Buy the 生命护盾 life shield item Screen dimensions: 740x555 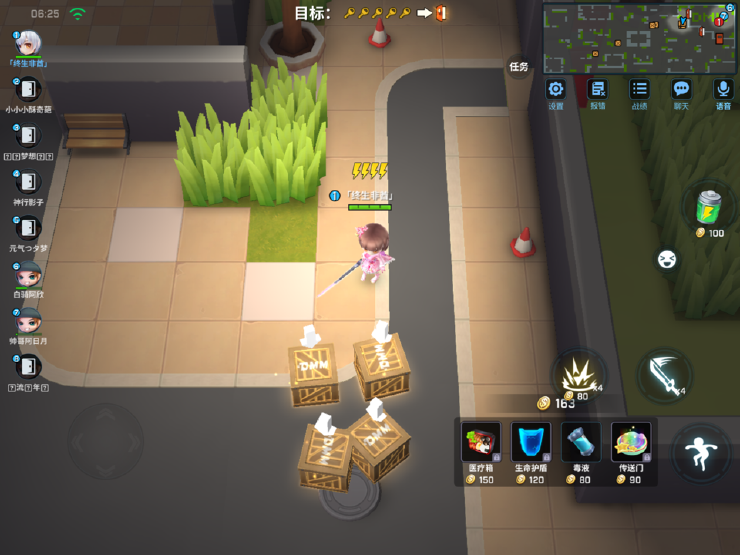[x=530, y=443]
